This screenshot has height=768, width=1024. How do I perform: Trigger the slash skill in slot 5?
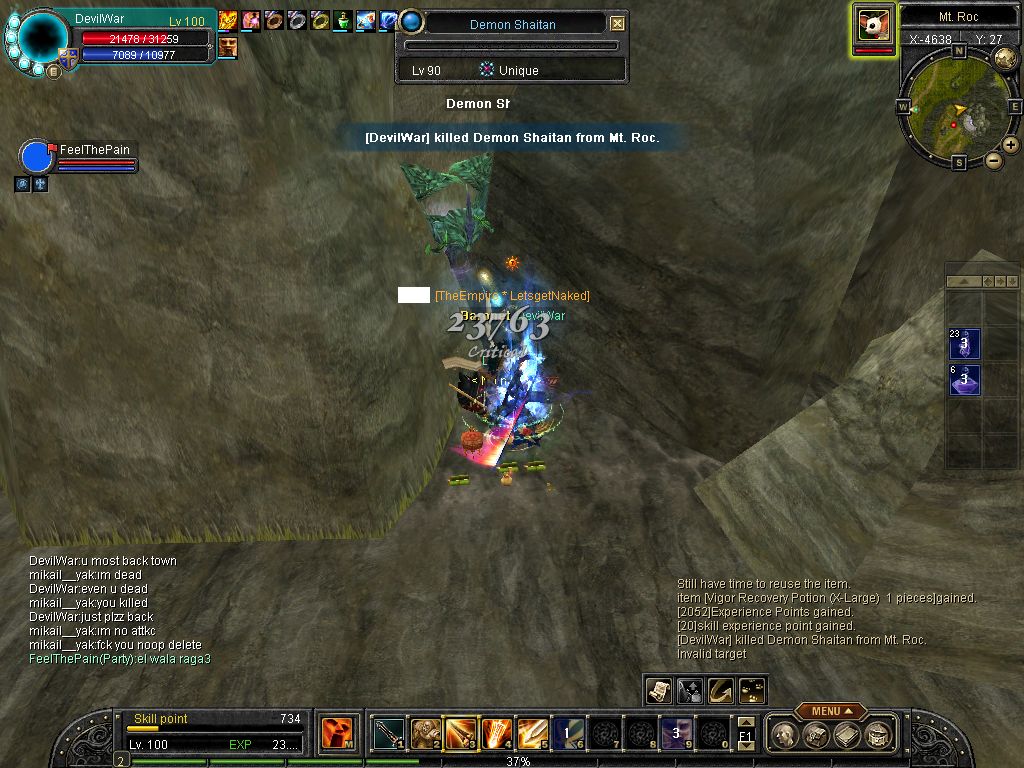click(532, 735)
